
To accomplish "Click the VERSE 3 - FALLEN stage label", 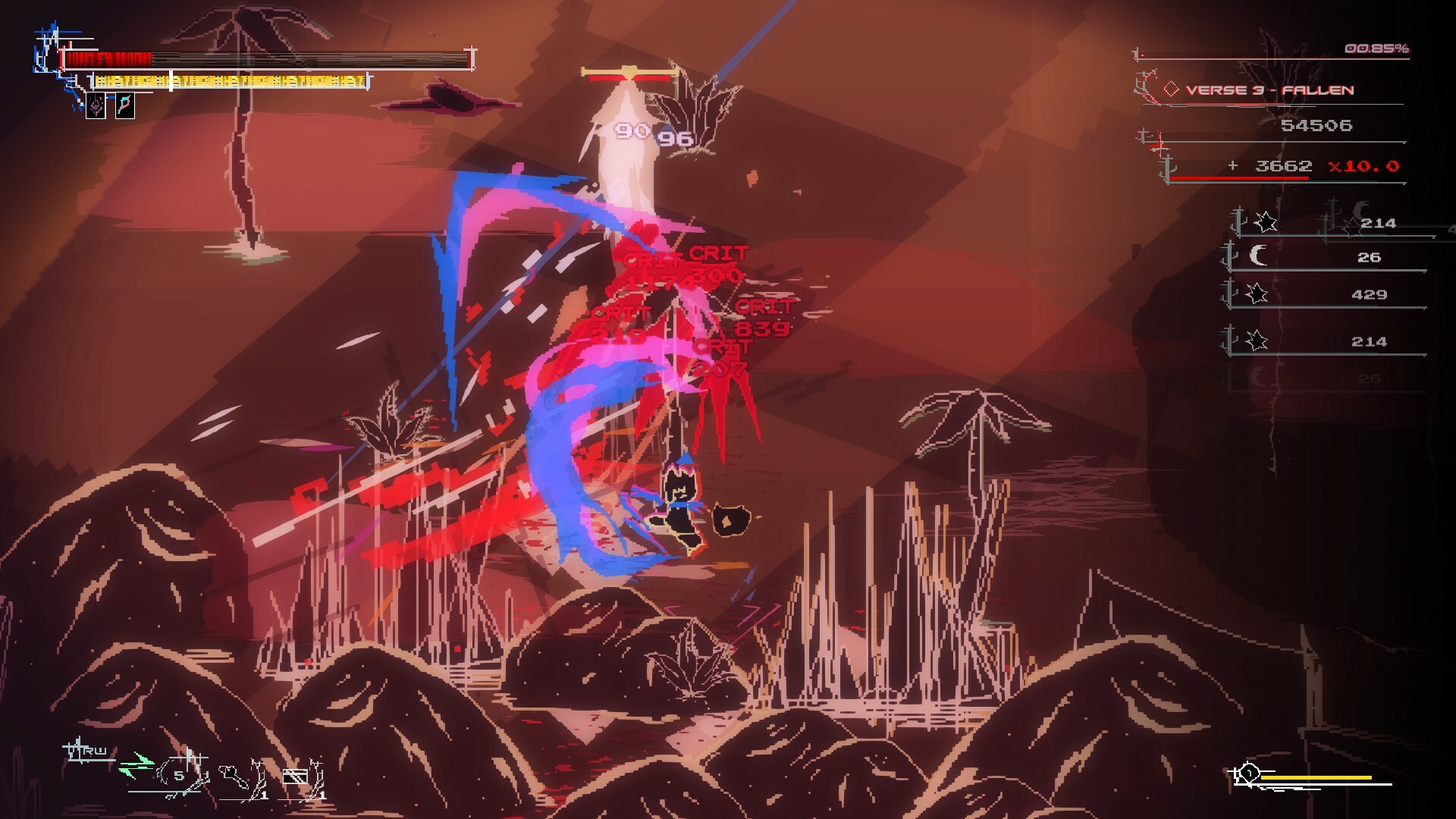I will (x=1270, y=89).
